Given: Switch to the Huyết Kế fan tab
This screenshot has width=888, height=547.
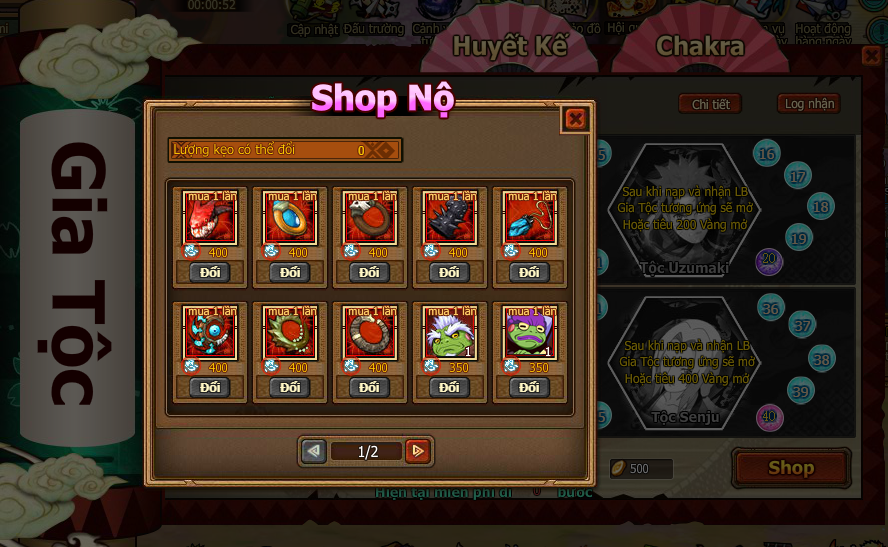Looking at the screenshot, I should (510, 46).
